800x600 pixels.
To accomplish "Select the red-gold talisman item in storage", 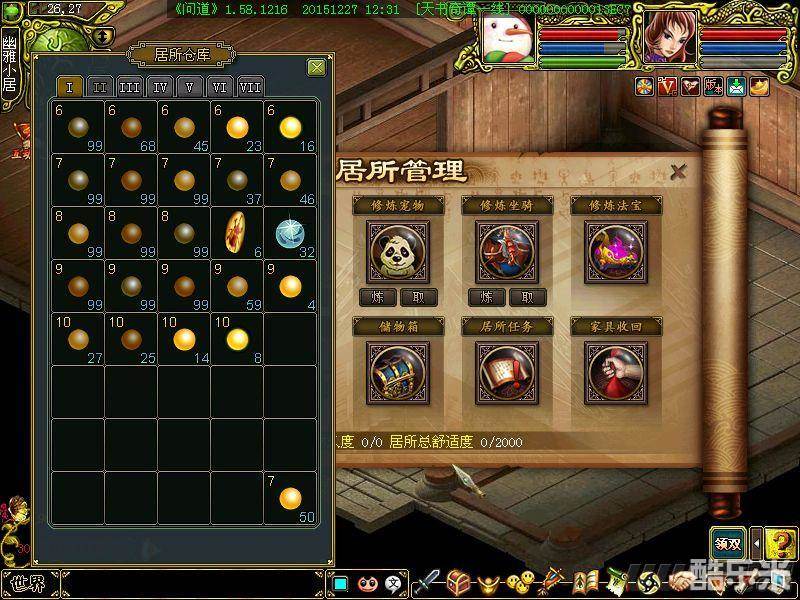I will coord(237,232).
